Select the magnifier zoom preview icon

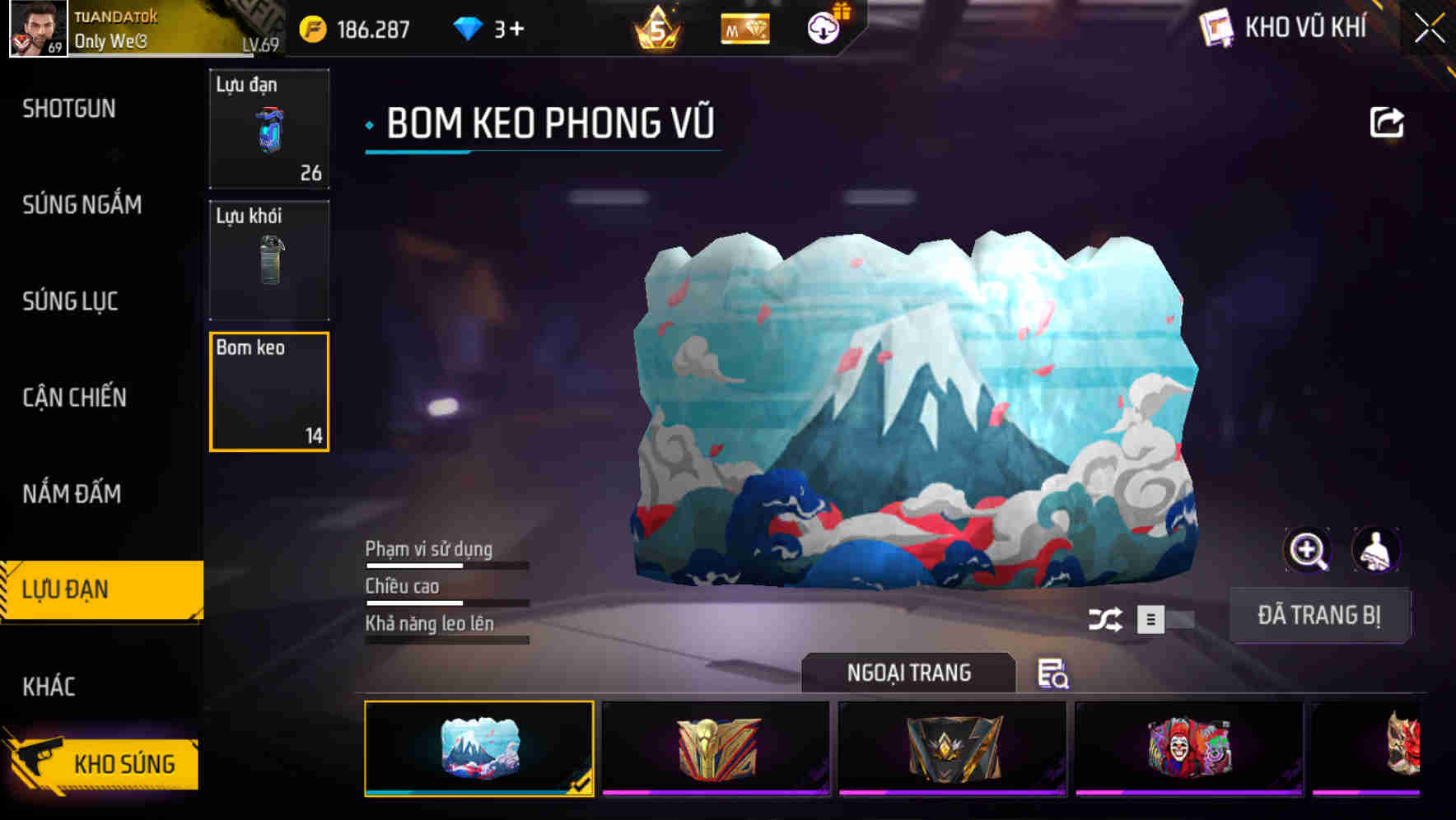pyautogui.click(x=1309, y=550)
